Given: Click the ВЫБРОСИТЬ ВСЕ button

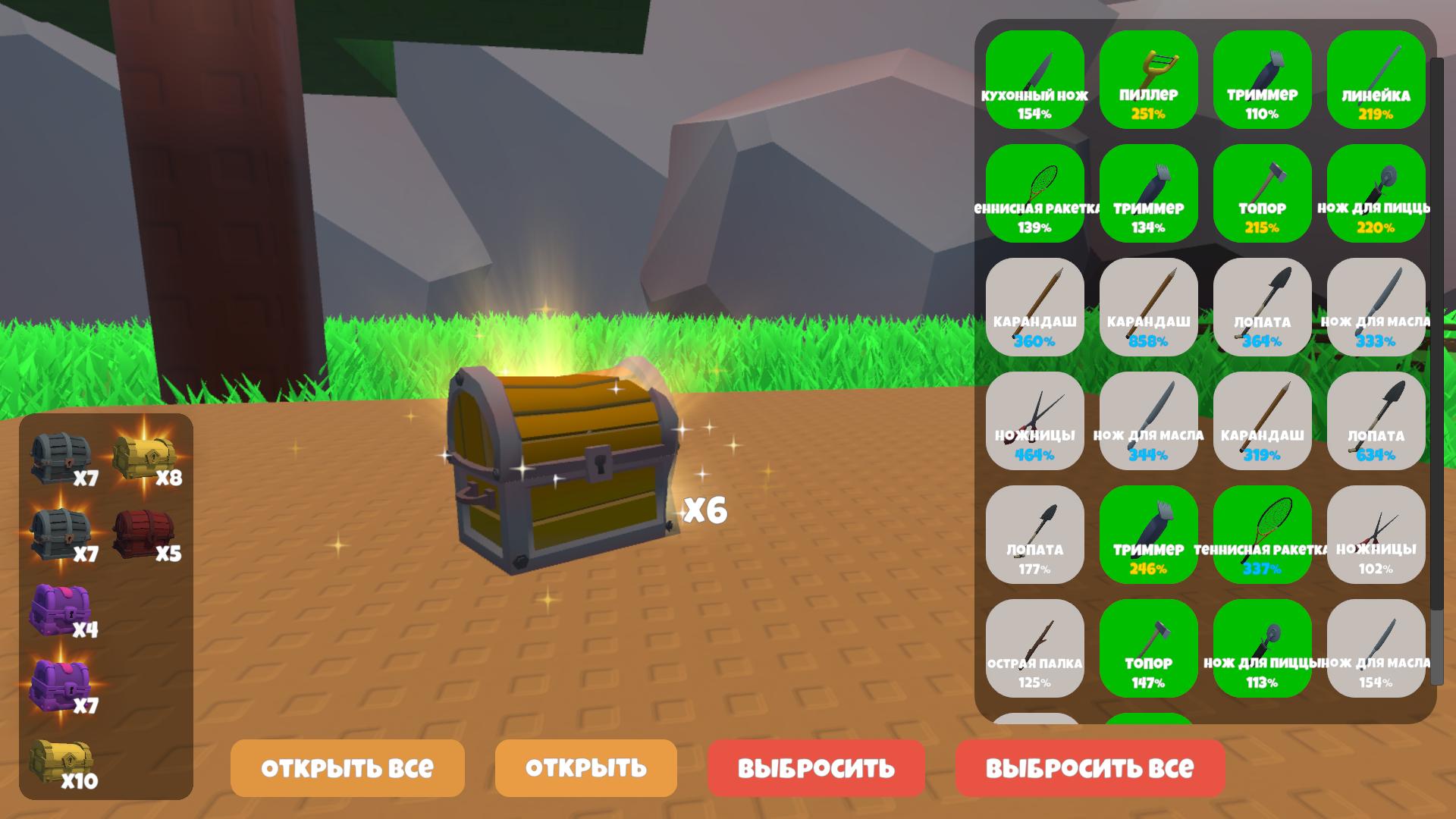Looking at the screenshot, I should pos(1089,767).
